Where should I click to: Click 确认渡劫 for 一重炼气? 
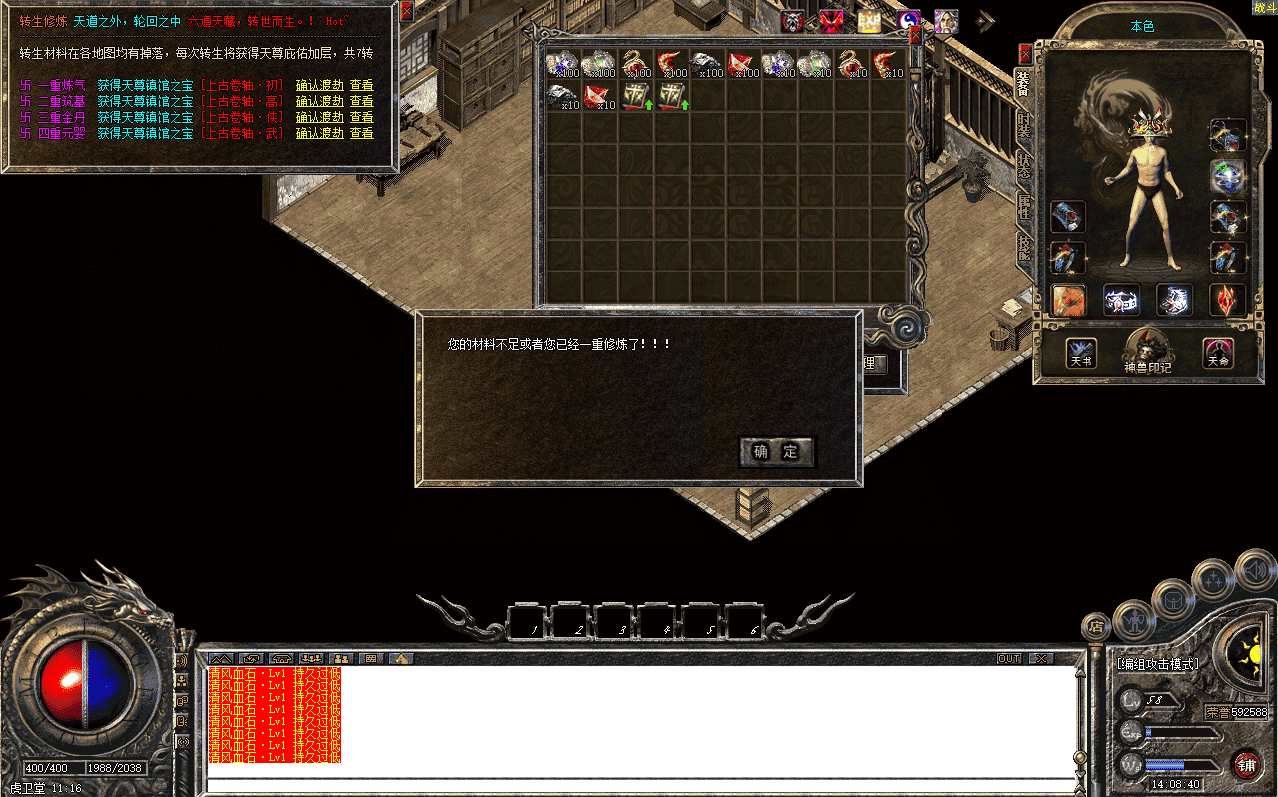pyautogui.click(x=319, y=86)
